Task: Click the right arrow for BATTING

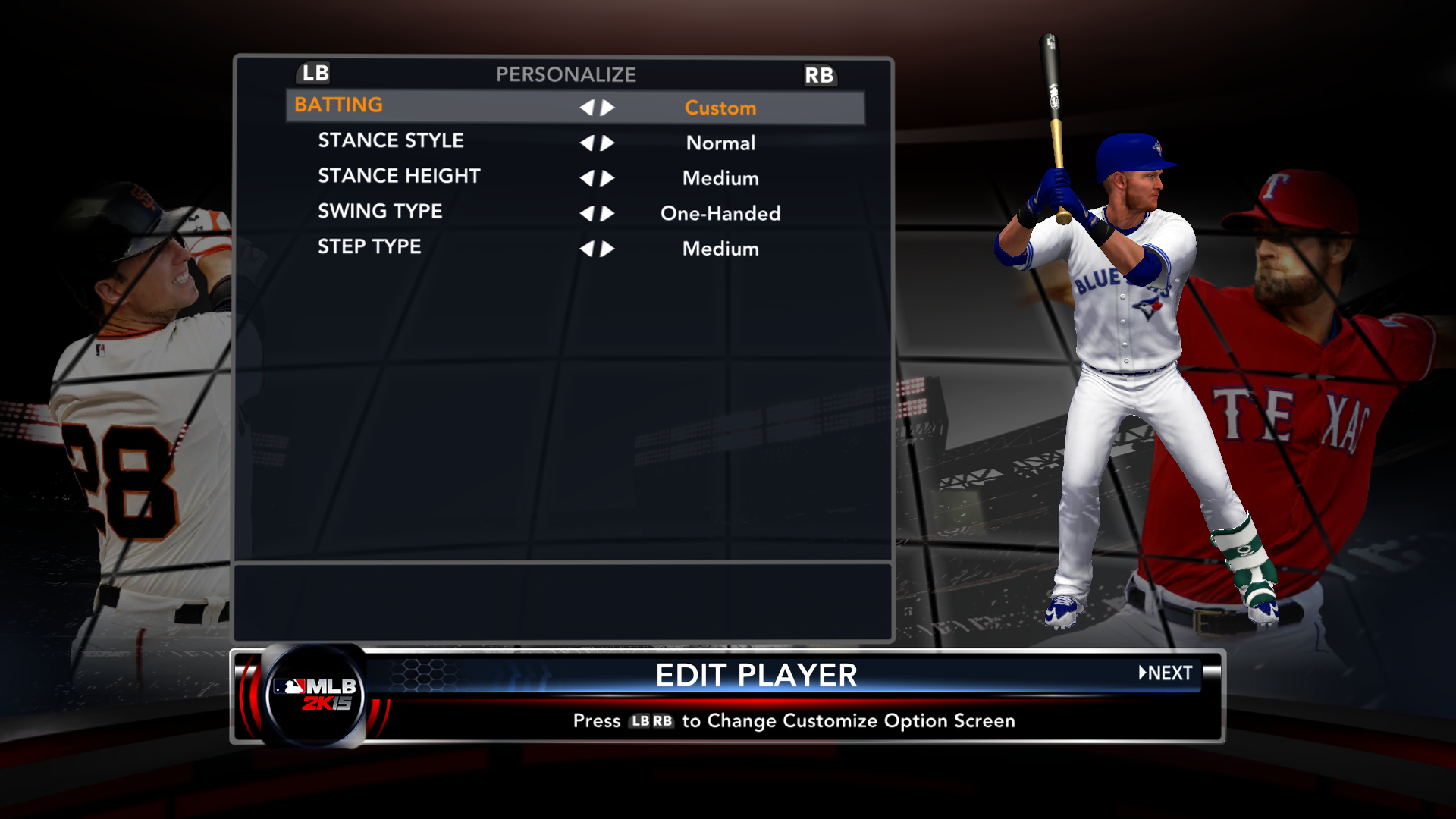Action: coord(607,108)
